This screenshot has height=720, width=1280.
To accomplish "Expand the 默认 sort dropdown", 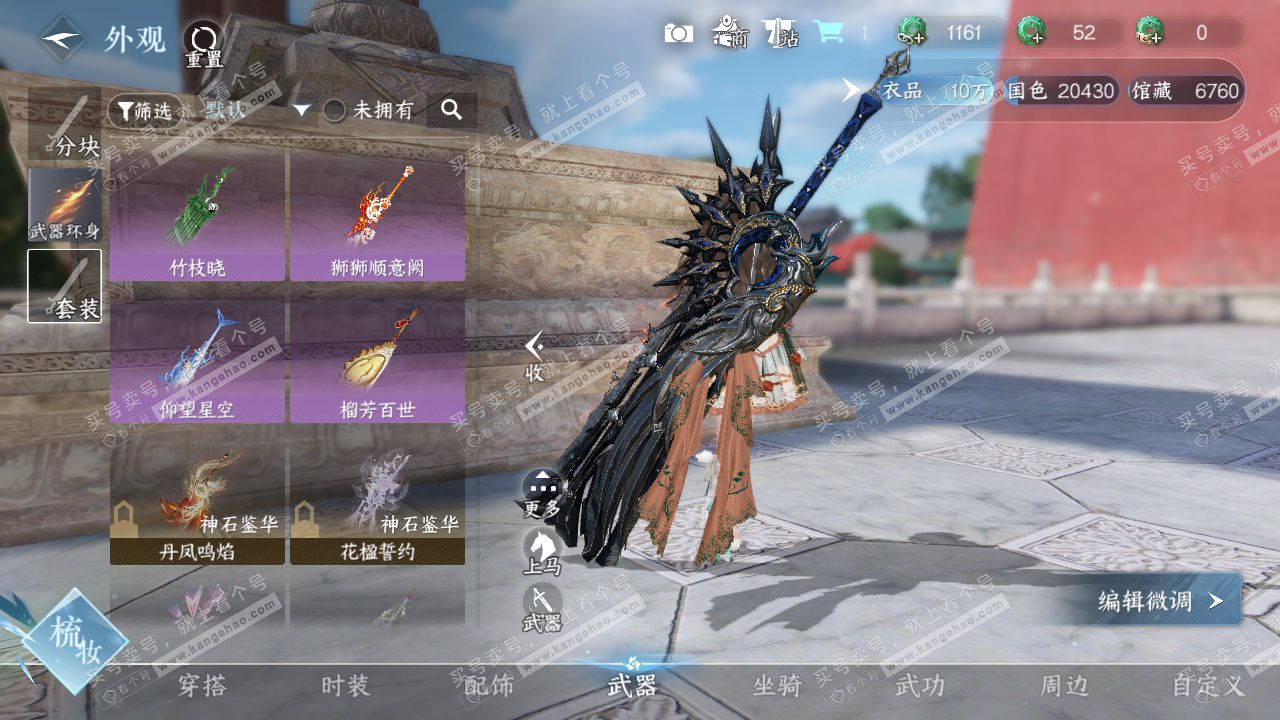I will pyautogui.click(x=301, y=110).
